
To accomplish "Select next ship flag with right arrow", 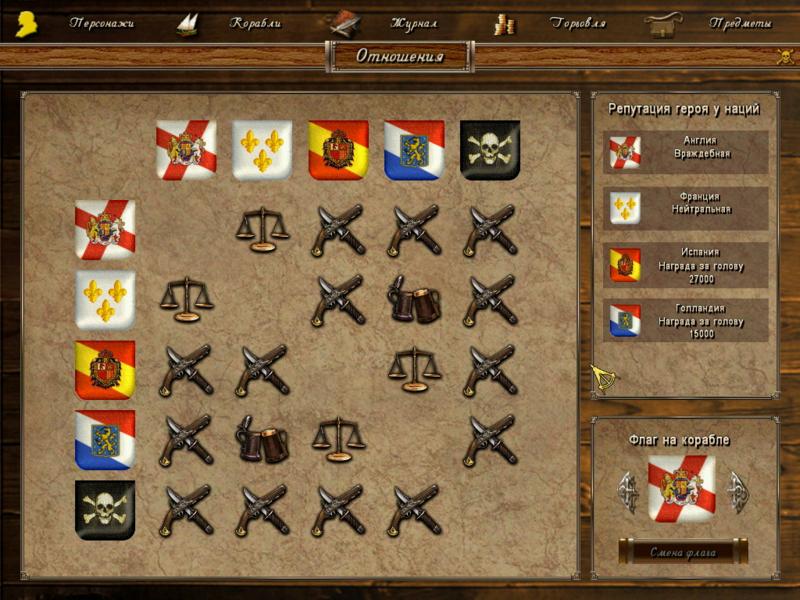I will (x=739, y=491).
